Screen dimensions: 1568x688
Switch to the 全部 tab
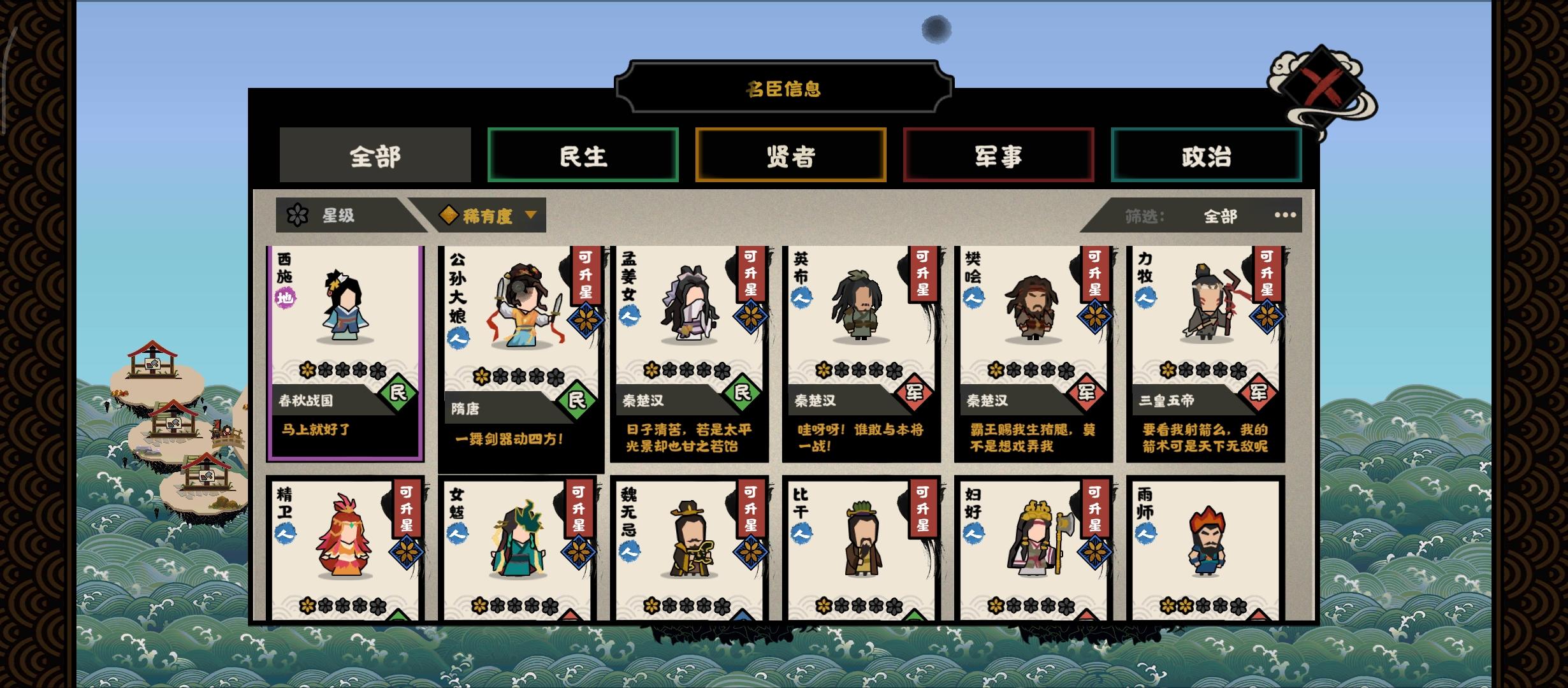pos(375,155)
